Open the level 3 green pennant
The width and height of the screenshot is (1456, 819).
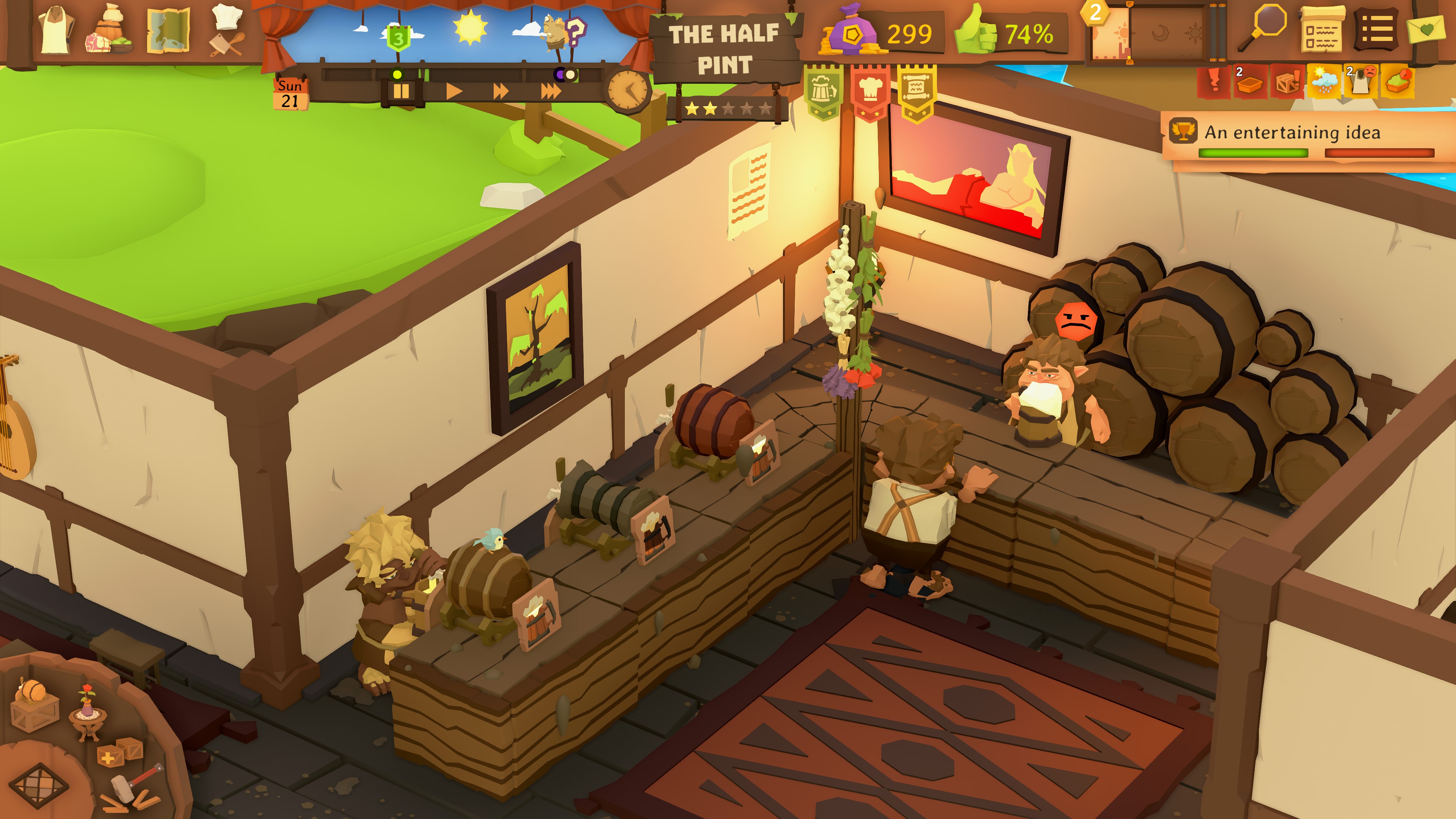(x=399, y=38)
